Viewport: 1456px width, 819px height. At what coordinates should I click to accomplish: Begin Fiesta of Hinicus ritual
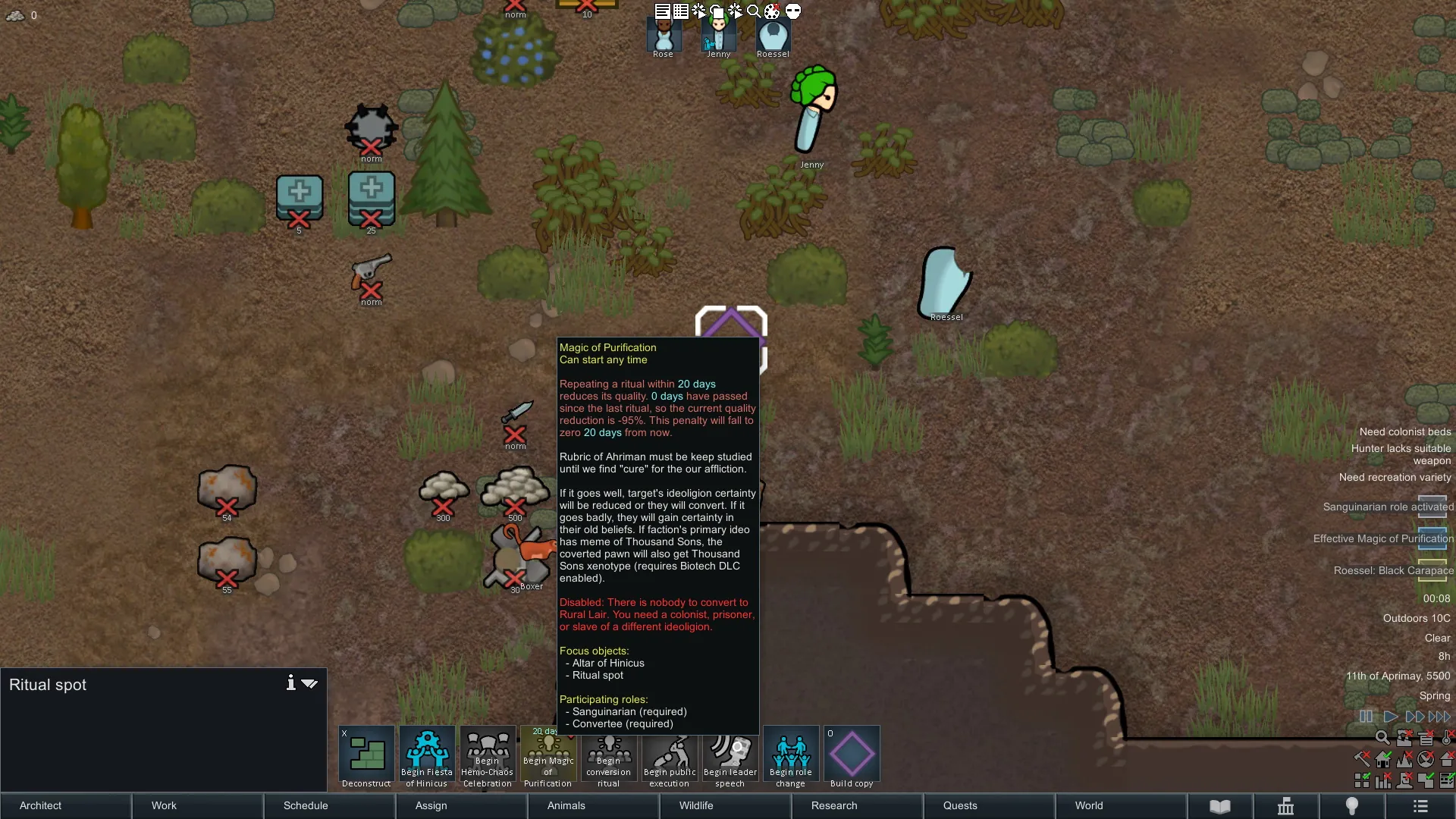coord(427,757)
